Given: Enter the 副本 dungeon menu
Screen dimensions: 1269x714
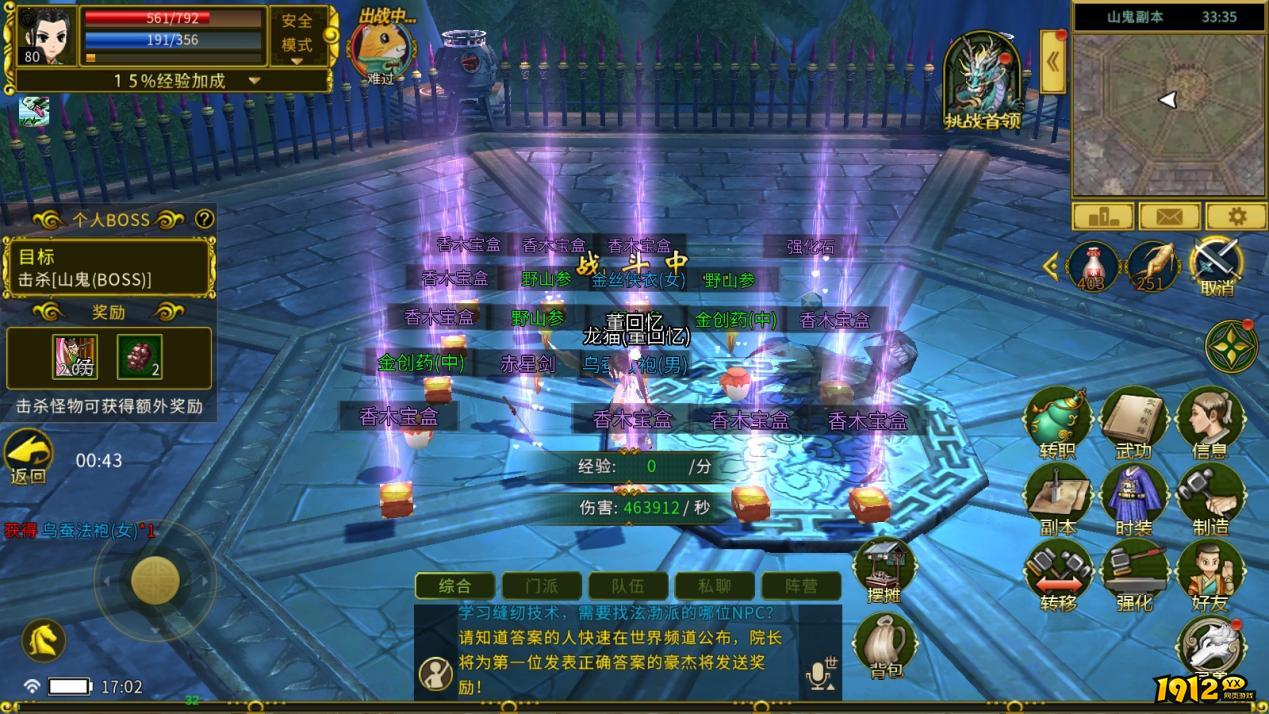Looking at the screenshot, I should (1057, 498).
